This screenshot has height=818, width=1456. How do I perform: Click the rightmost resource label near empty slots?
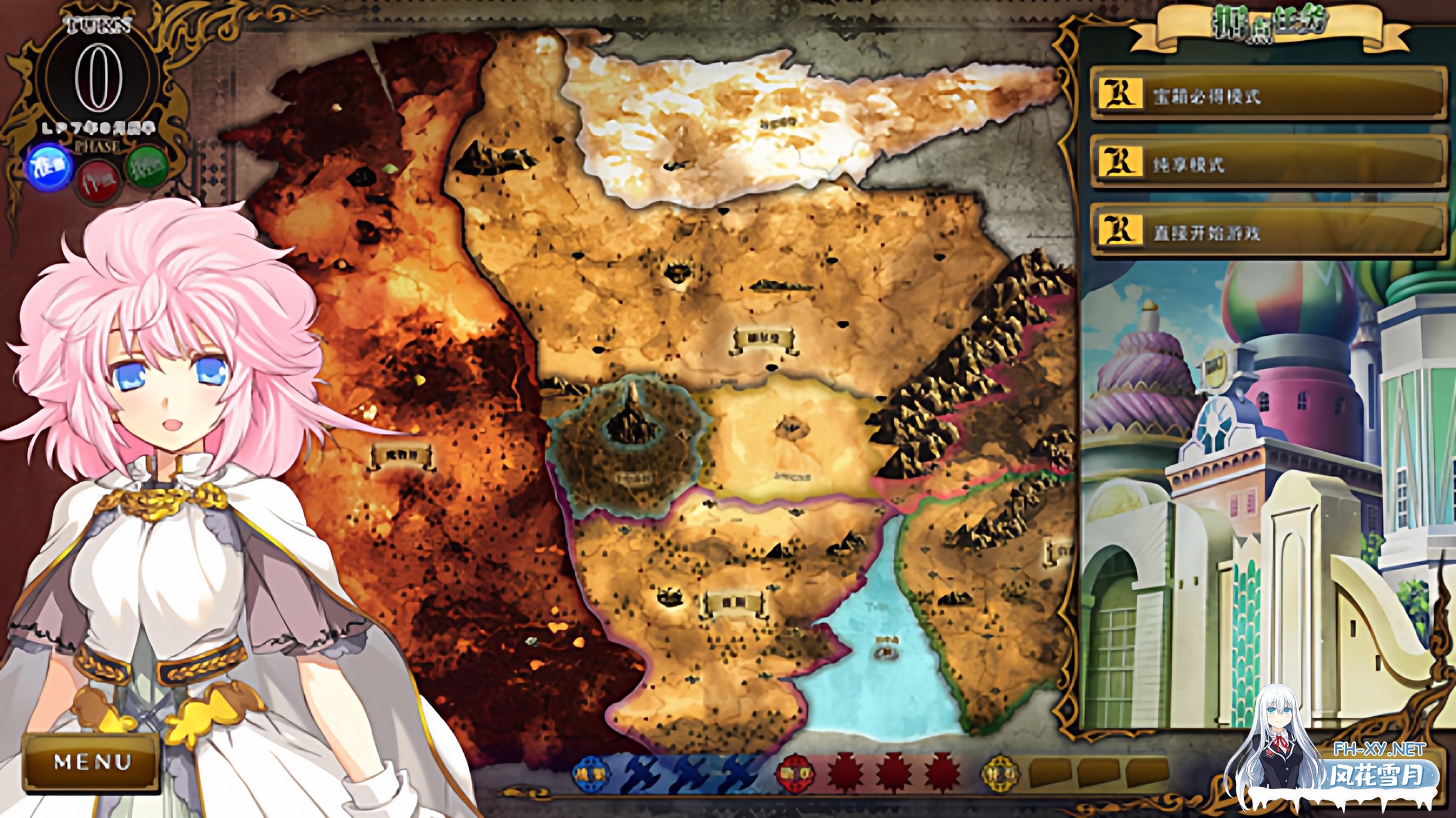point(999,773)
